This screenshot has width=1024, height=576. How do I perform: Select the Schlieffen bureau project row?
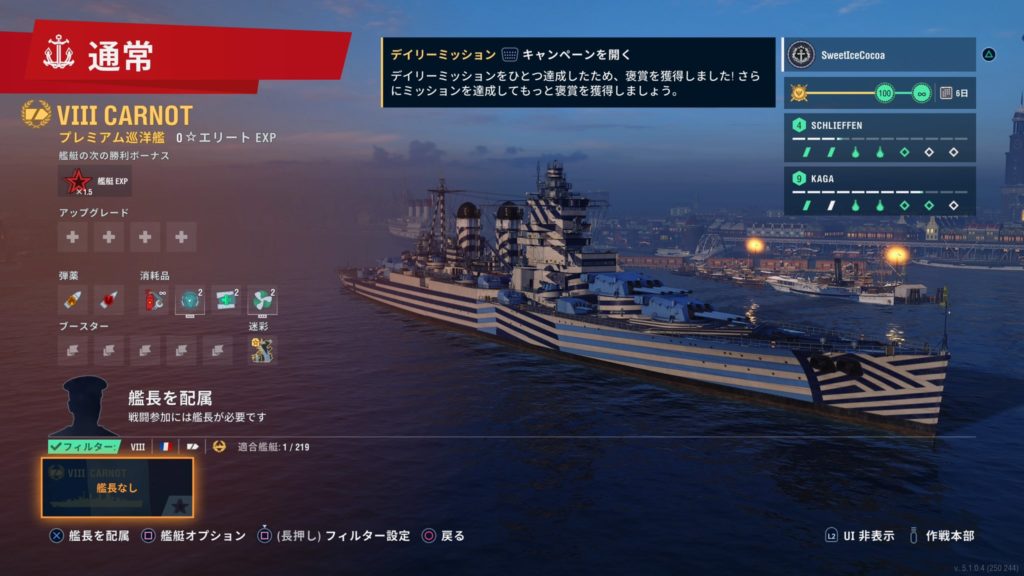click(x=879, y=138)
